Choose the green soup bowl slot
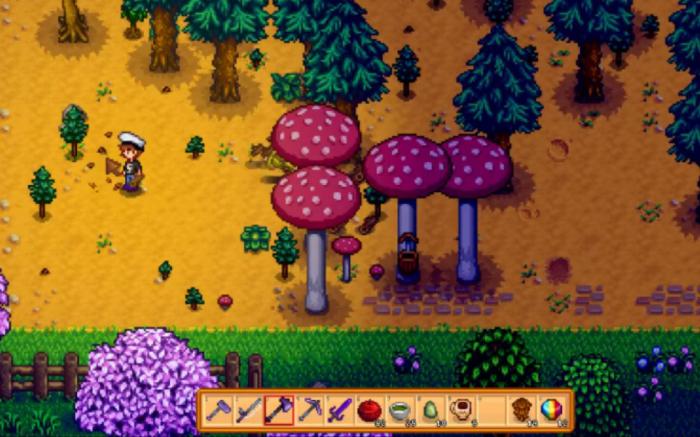This screenshot has height=437, width=700. point(400,410)
